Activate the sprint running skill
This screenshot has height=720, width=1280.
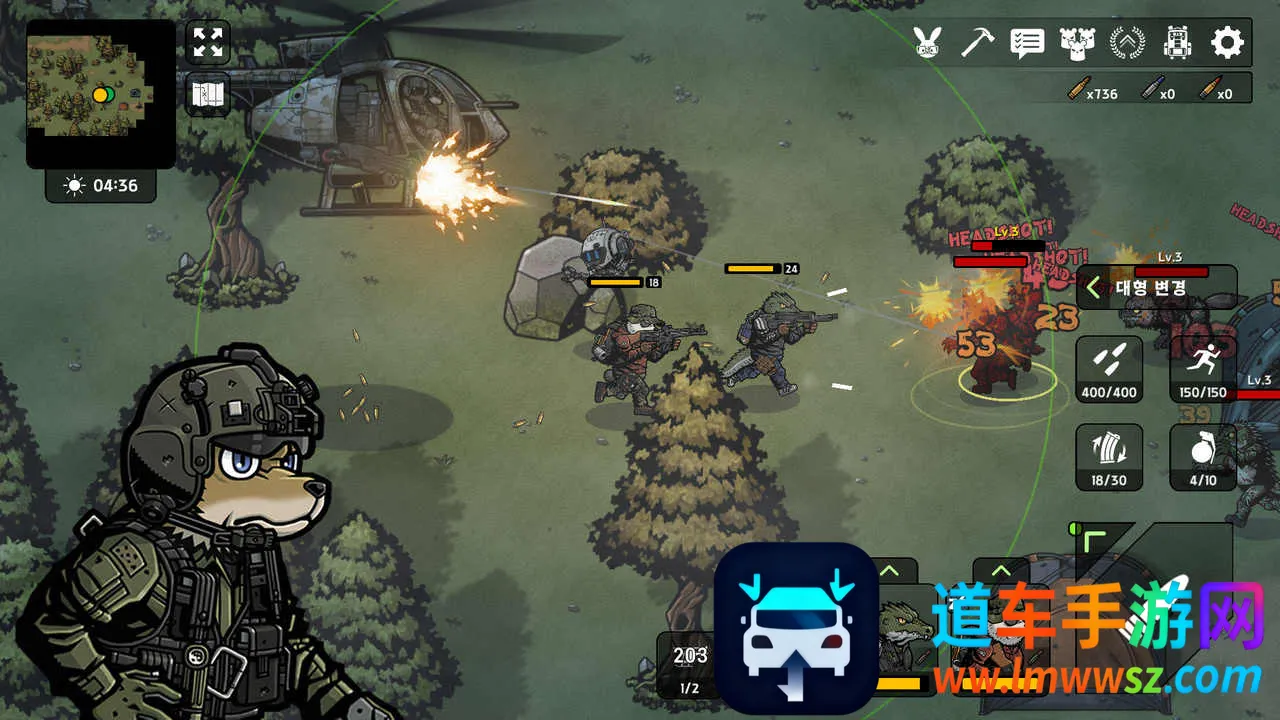[x=1202, y=369]
